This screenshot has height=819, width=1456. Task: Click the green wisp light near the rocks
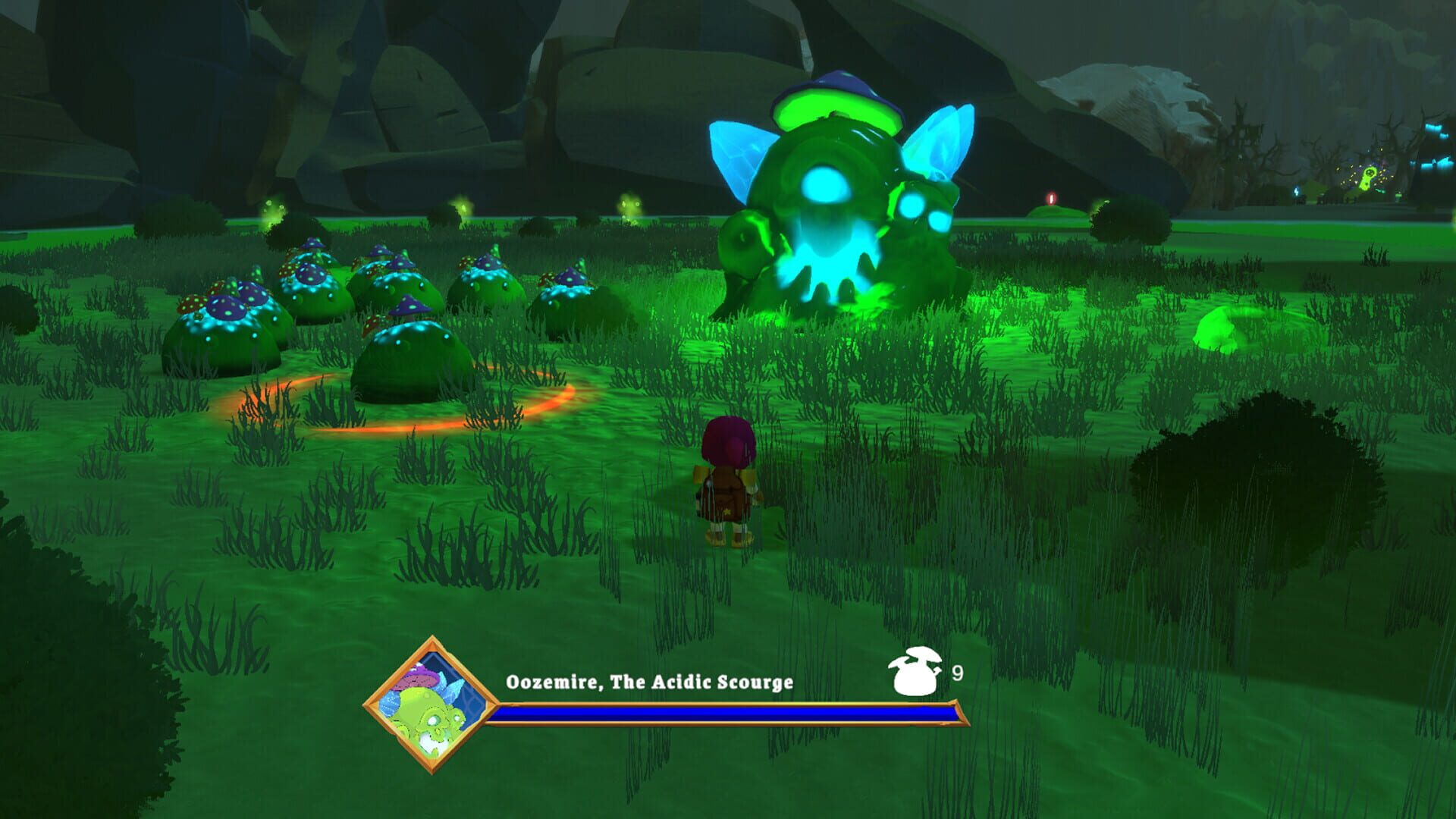pos(271,208)
